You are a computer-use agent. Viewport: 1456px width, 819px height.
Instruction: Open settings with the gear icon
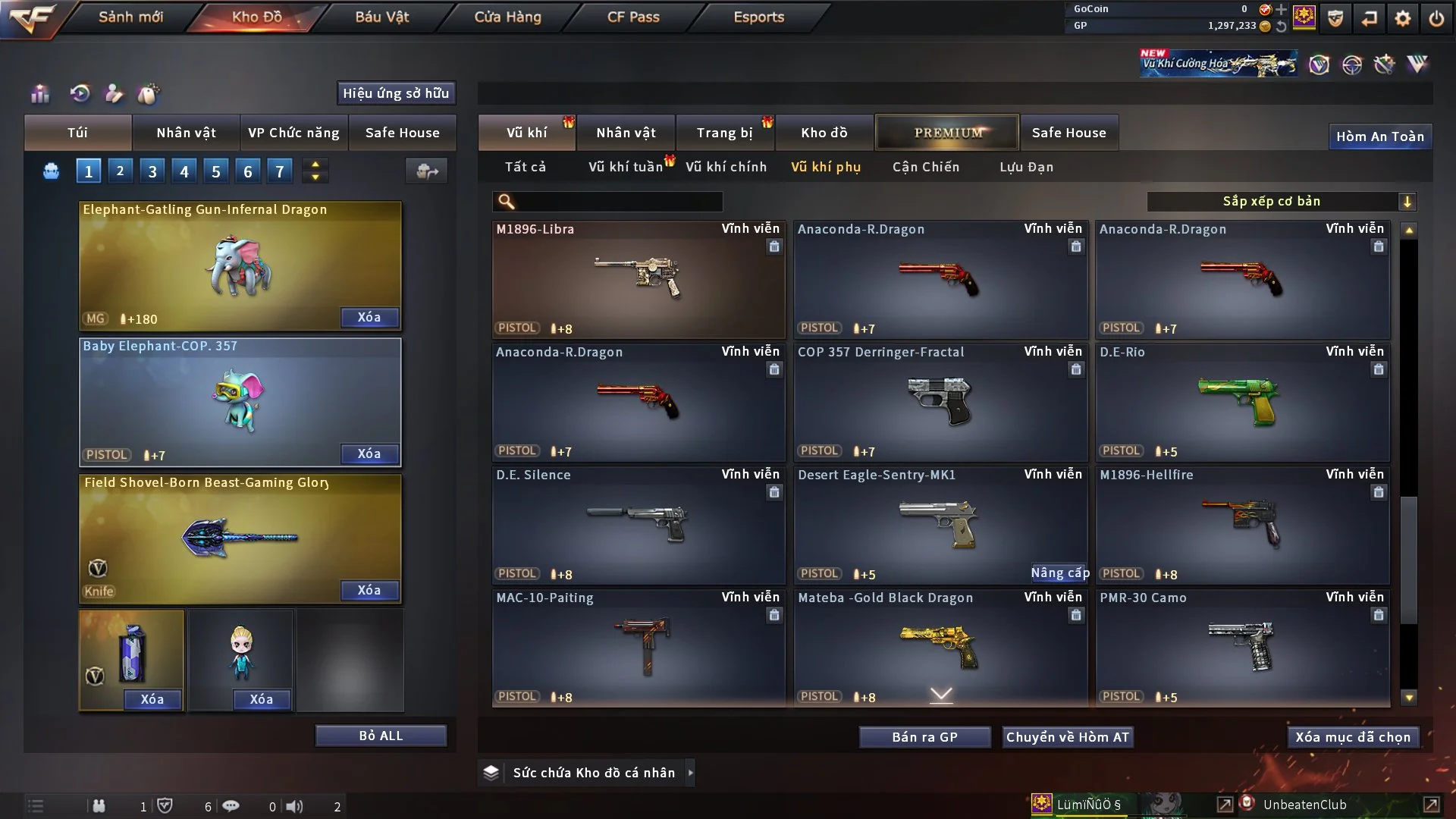[1402, 18]
